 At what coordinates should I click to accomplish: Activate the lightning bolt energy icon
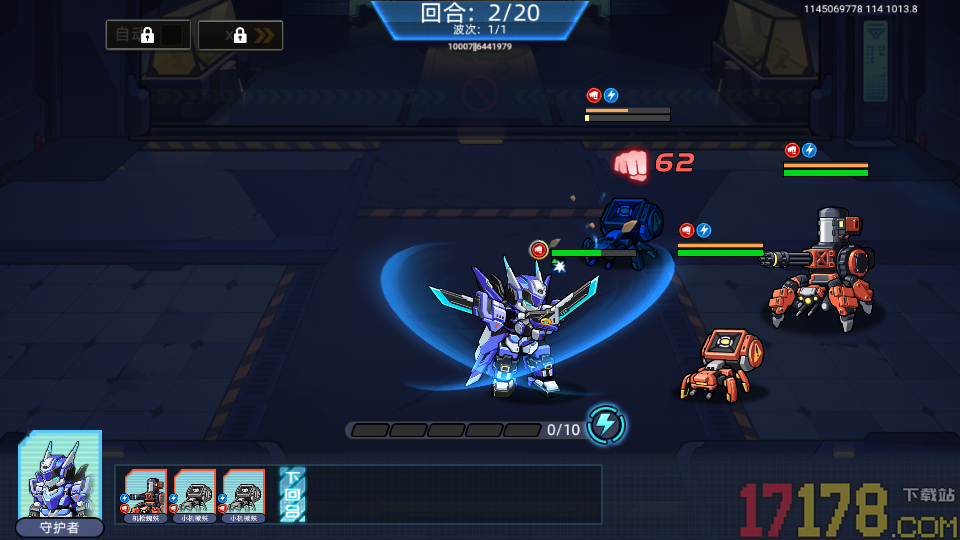click(605, 425)
